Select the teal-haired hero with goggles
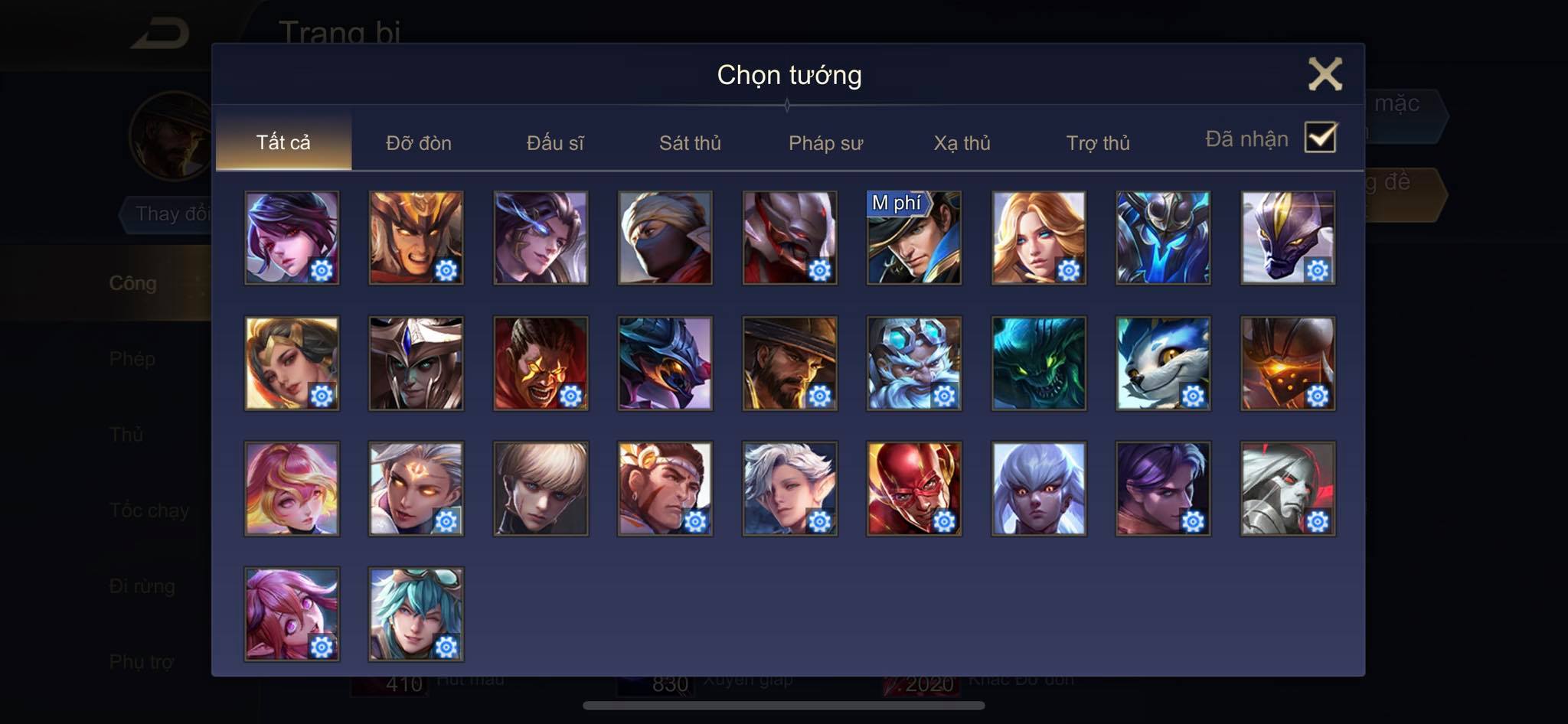This screenshot has height=724, width=1568. pyautogui.click(x=416, y=614)
